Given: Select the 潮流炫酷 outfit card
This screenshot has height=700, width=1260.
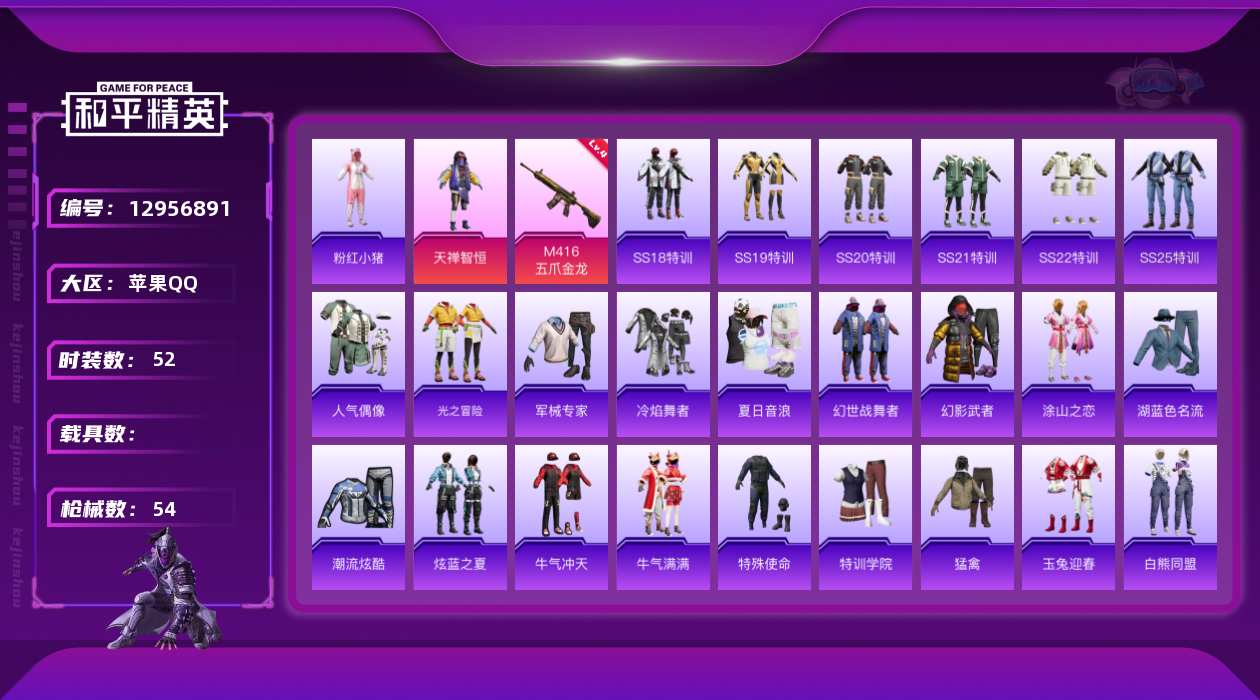Looking at the screenshot, I should (358, 517).
